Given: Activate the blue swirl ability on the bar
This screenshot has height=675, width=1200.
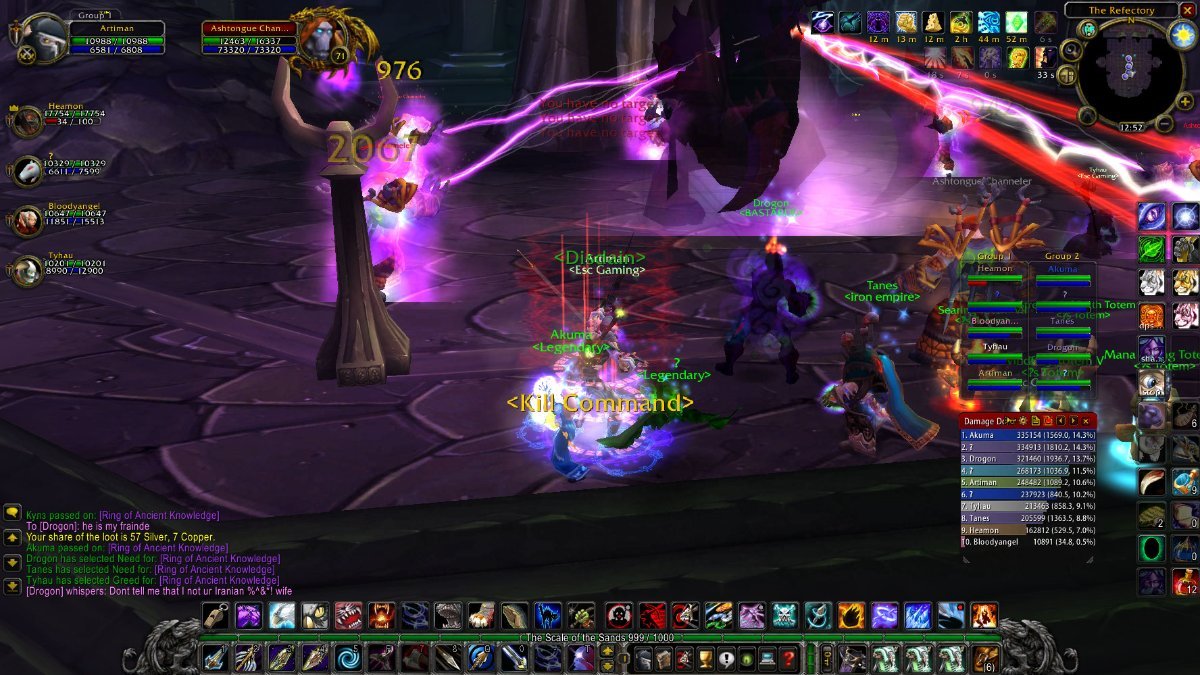Looking at the screenshot, I should tap(349, 659).
